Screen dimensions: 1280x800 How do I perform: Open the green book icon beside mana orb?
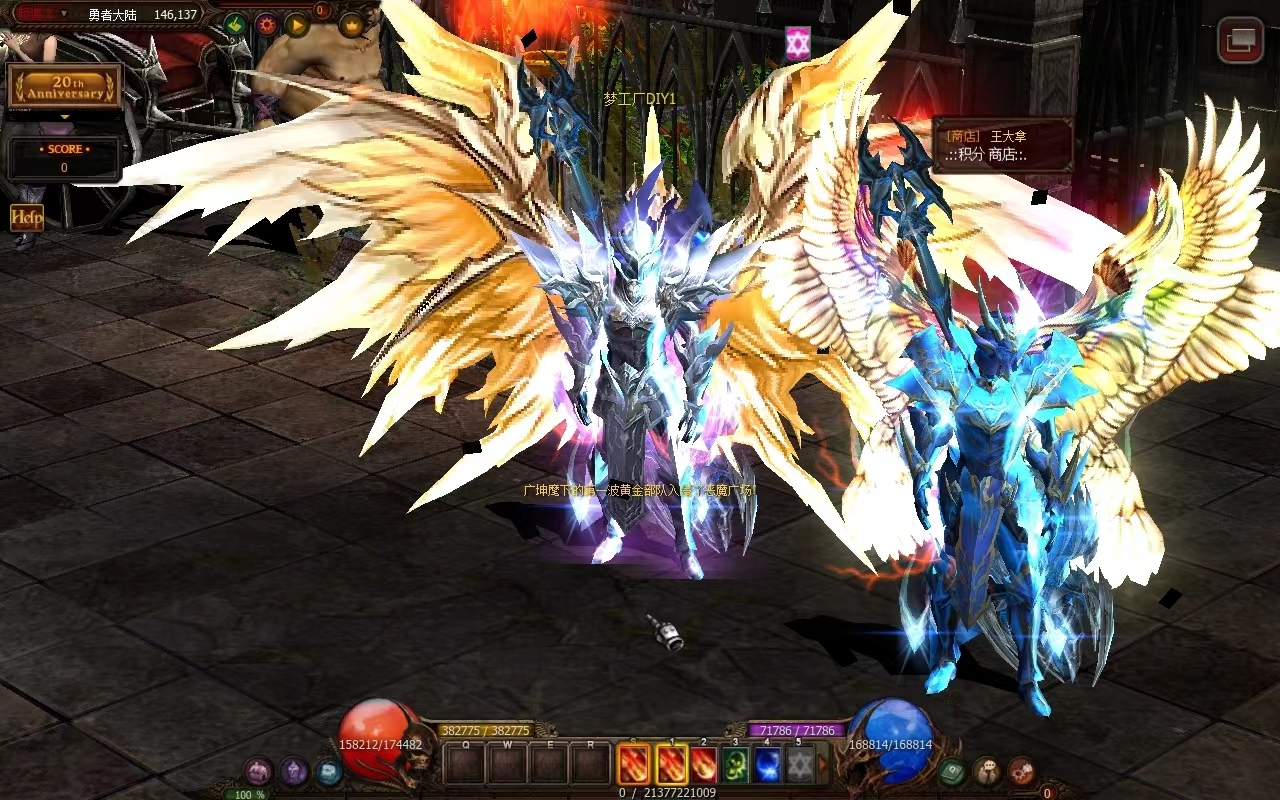(952, 771)
